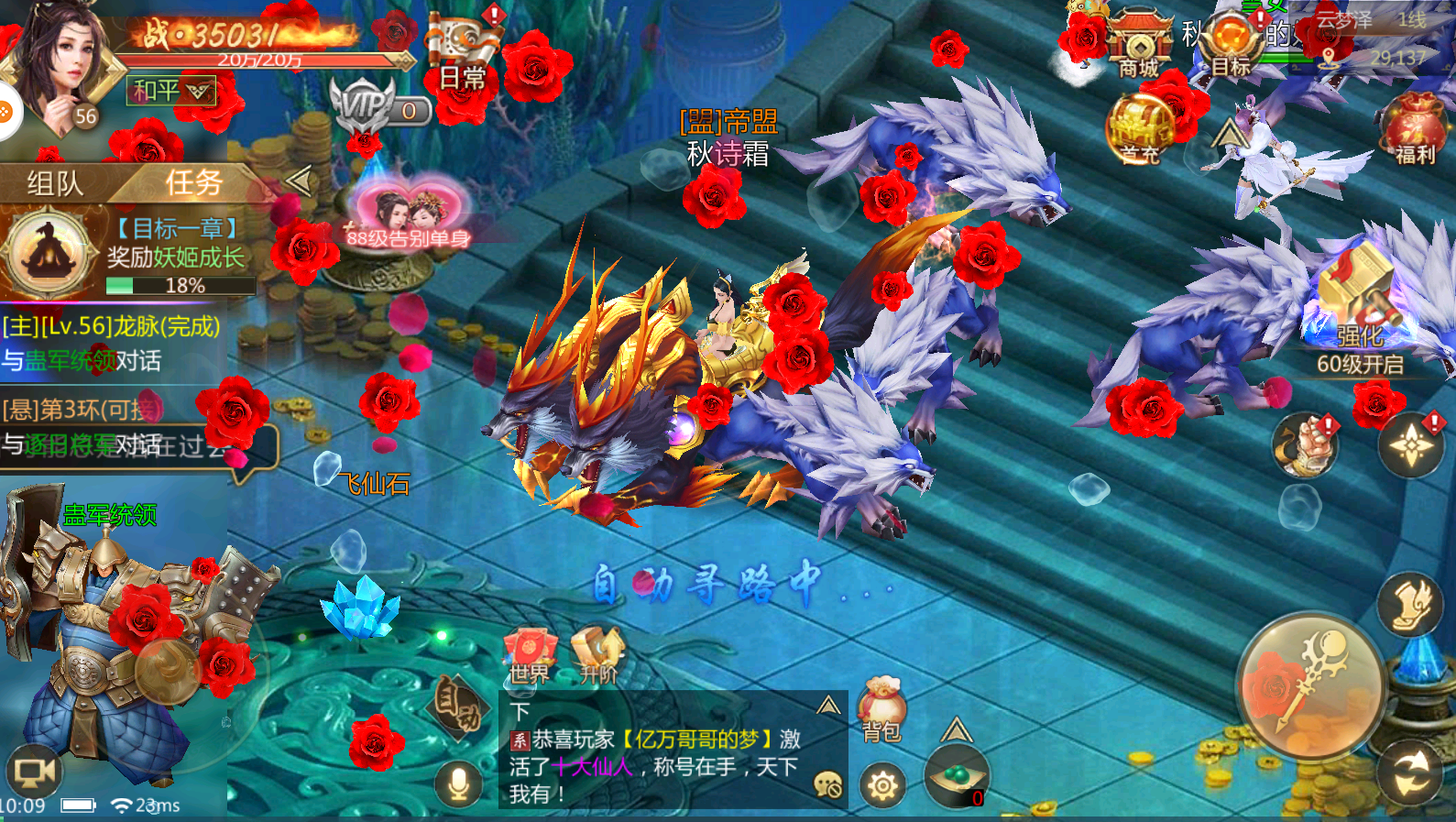Switch to the 组队 team tab

click(55, 183)
